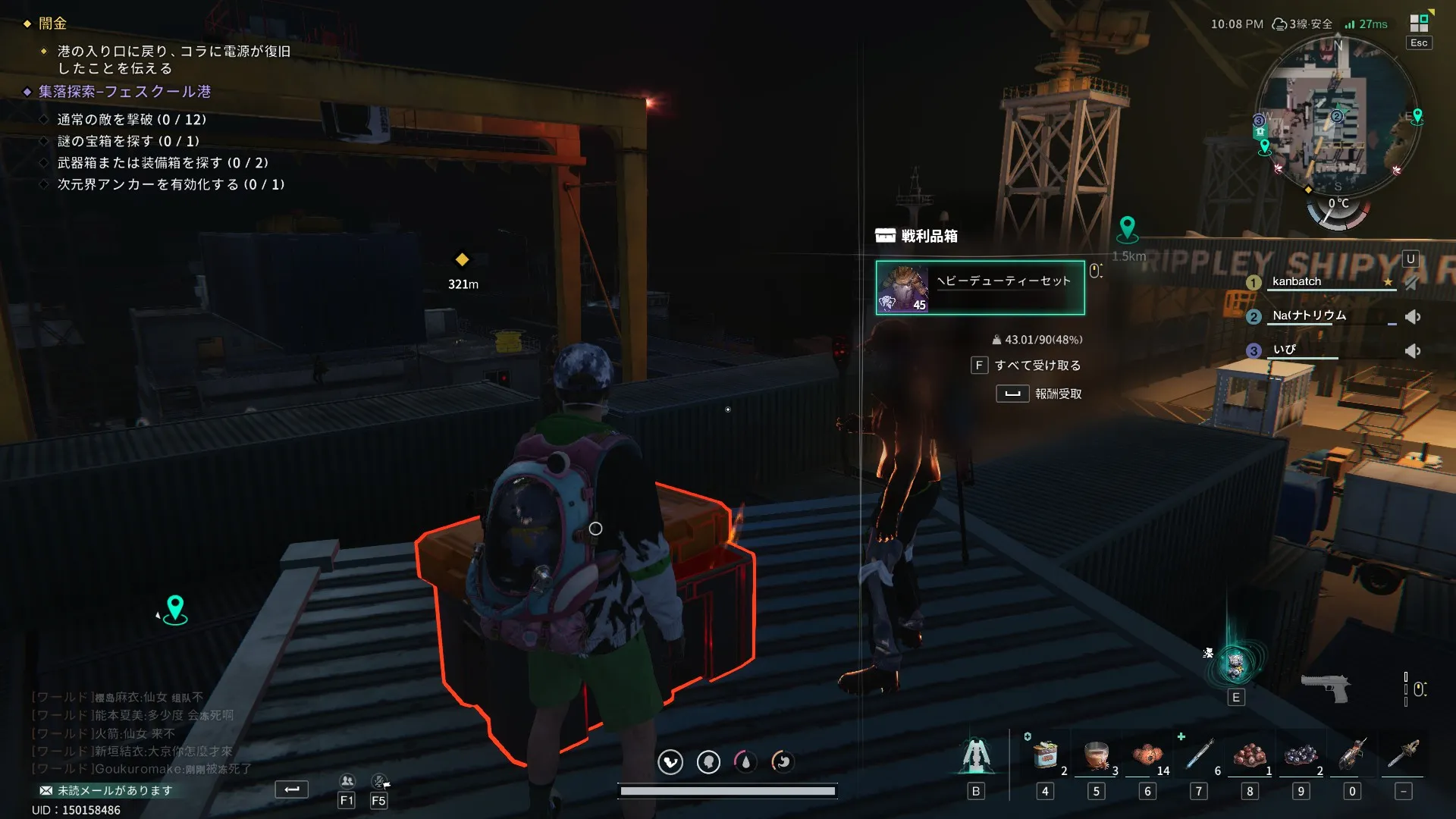Use the soup bowl hotbar item
The width and height of the screenshot is (1456, 819).
(1097, 755)
